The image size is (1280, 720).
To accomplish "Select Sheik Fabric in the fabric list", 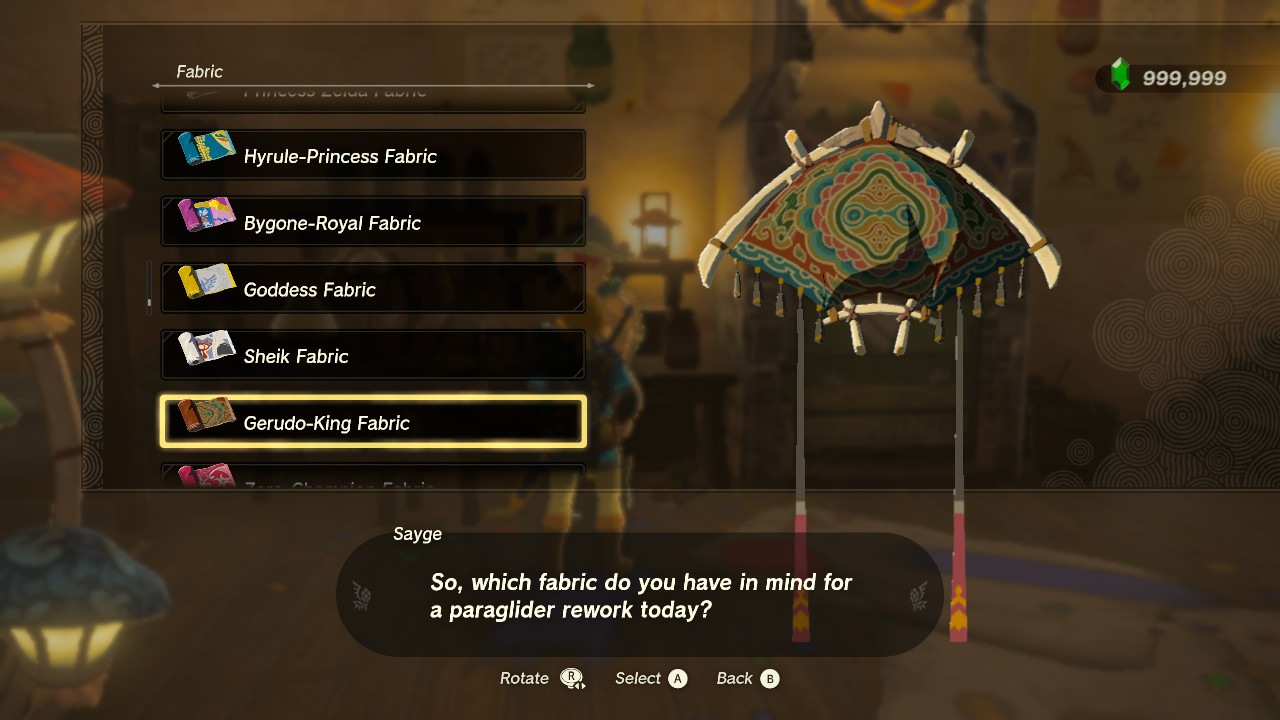I will pyautogui.click(x=373, y=356).
